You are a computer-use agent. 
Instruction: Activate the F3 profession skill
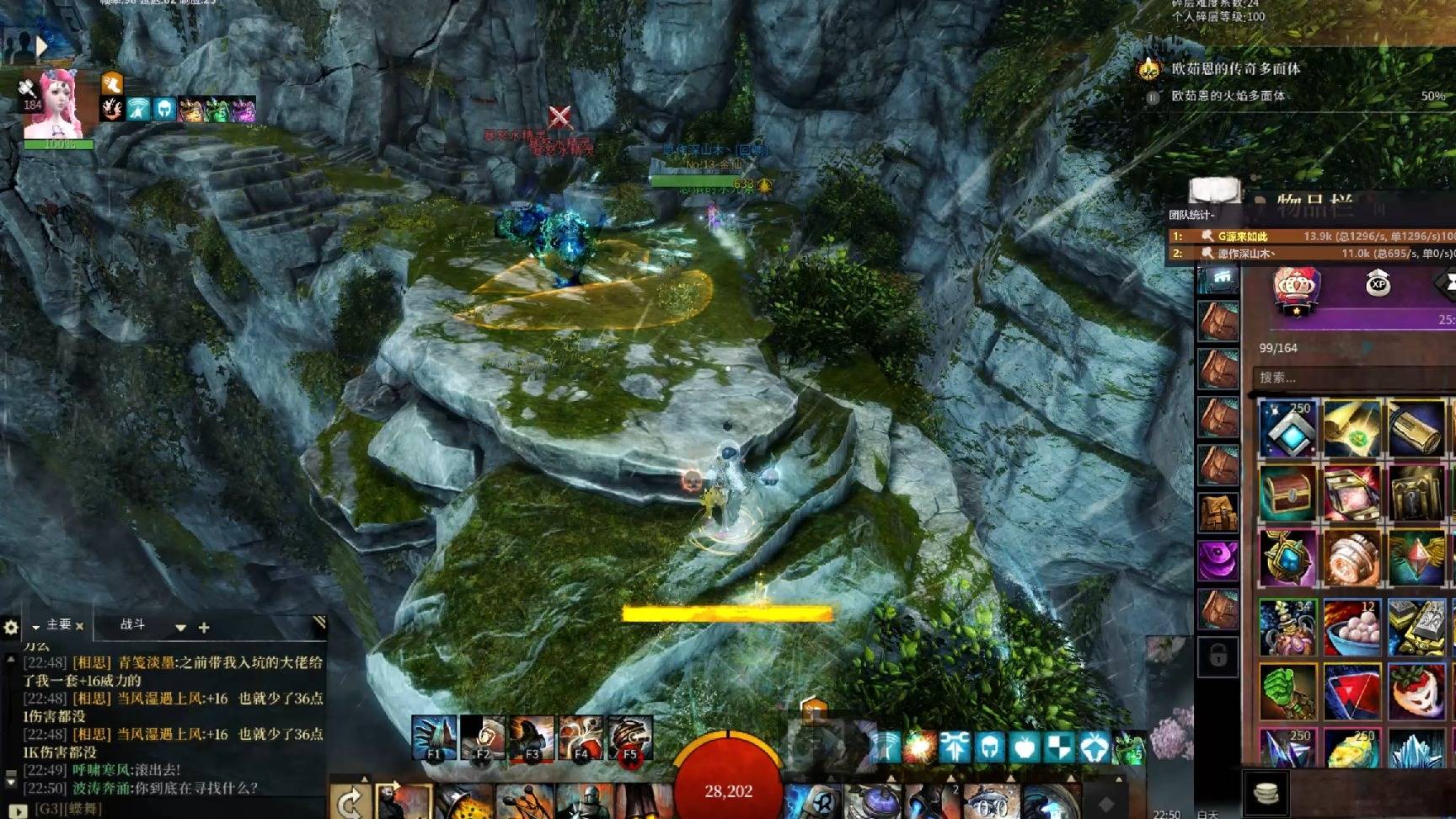(x=532, y=739)
